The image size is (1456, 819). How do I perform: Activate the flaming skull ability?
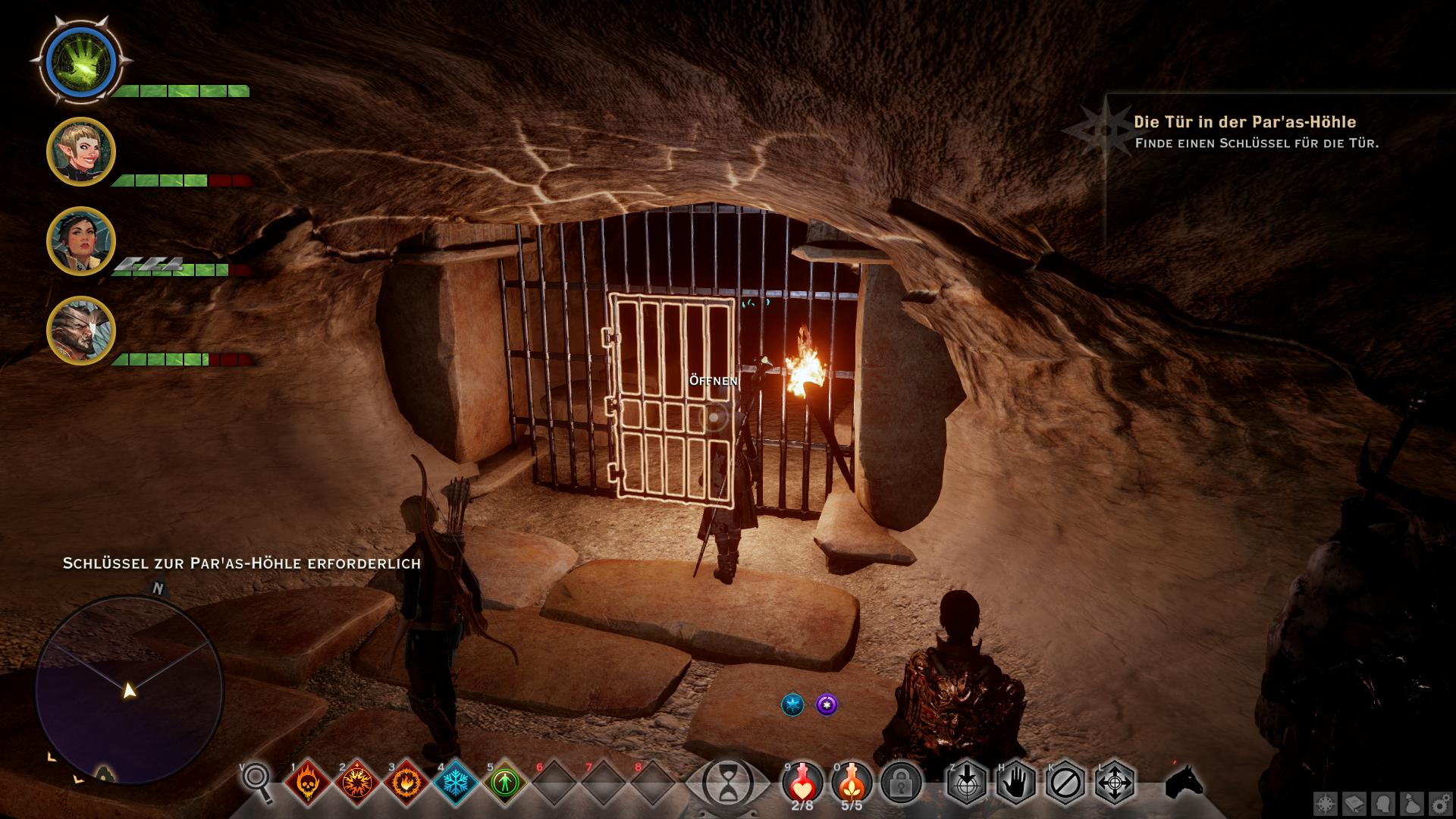click(308, 782)
